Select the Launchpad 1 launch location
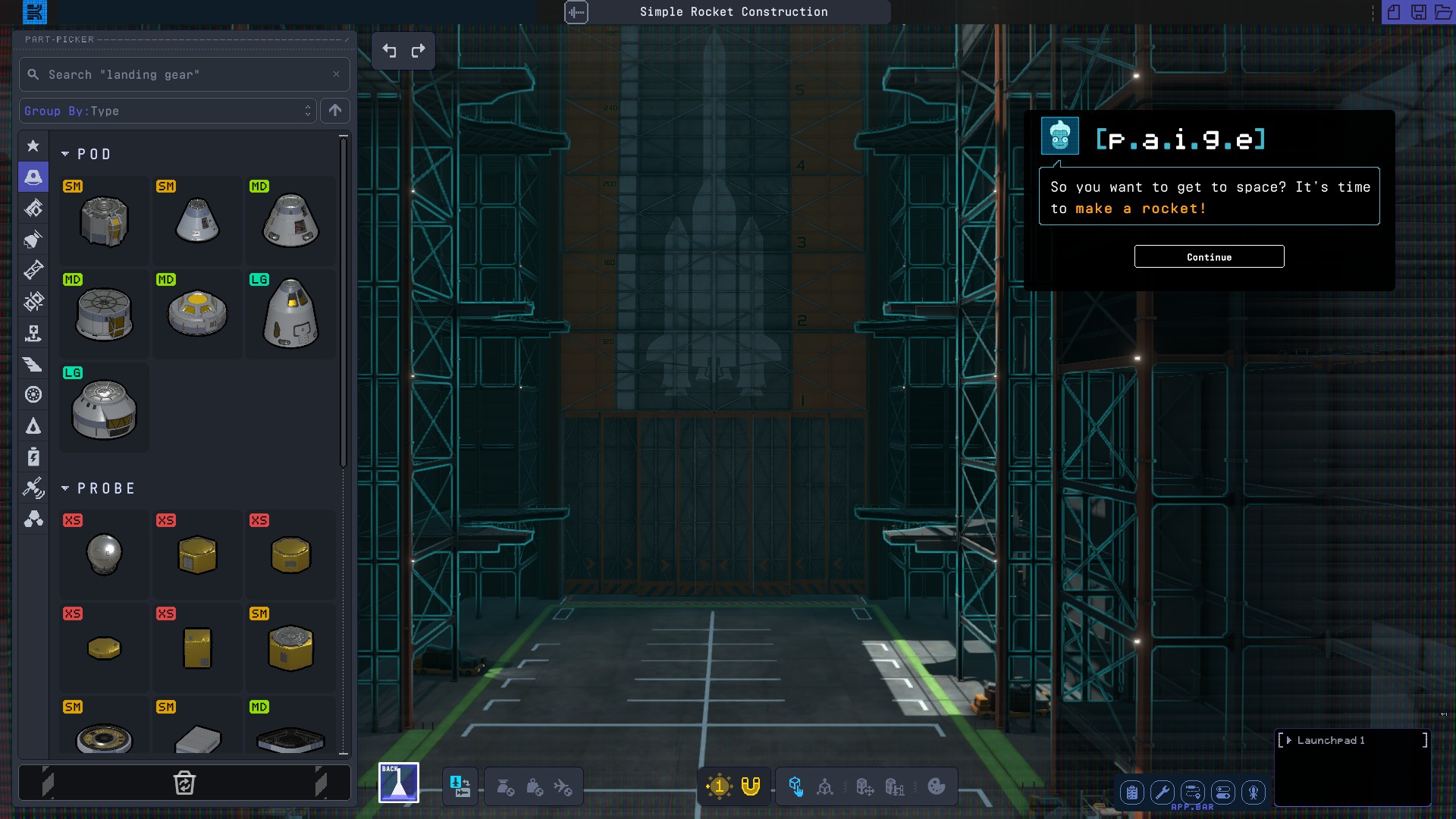This screenshot has height=819, width=1456. pos(1331,740)
